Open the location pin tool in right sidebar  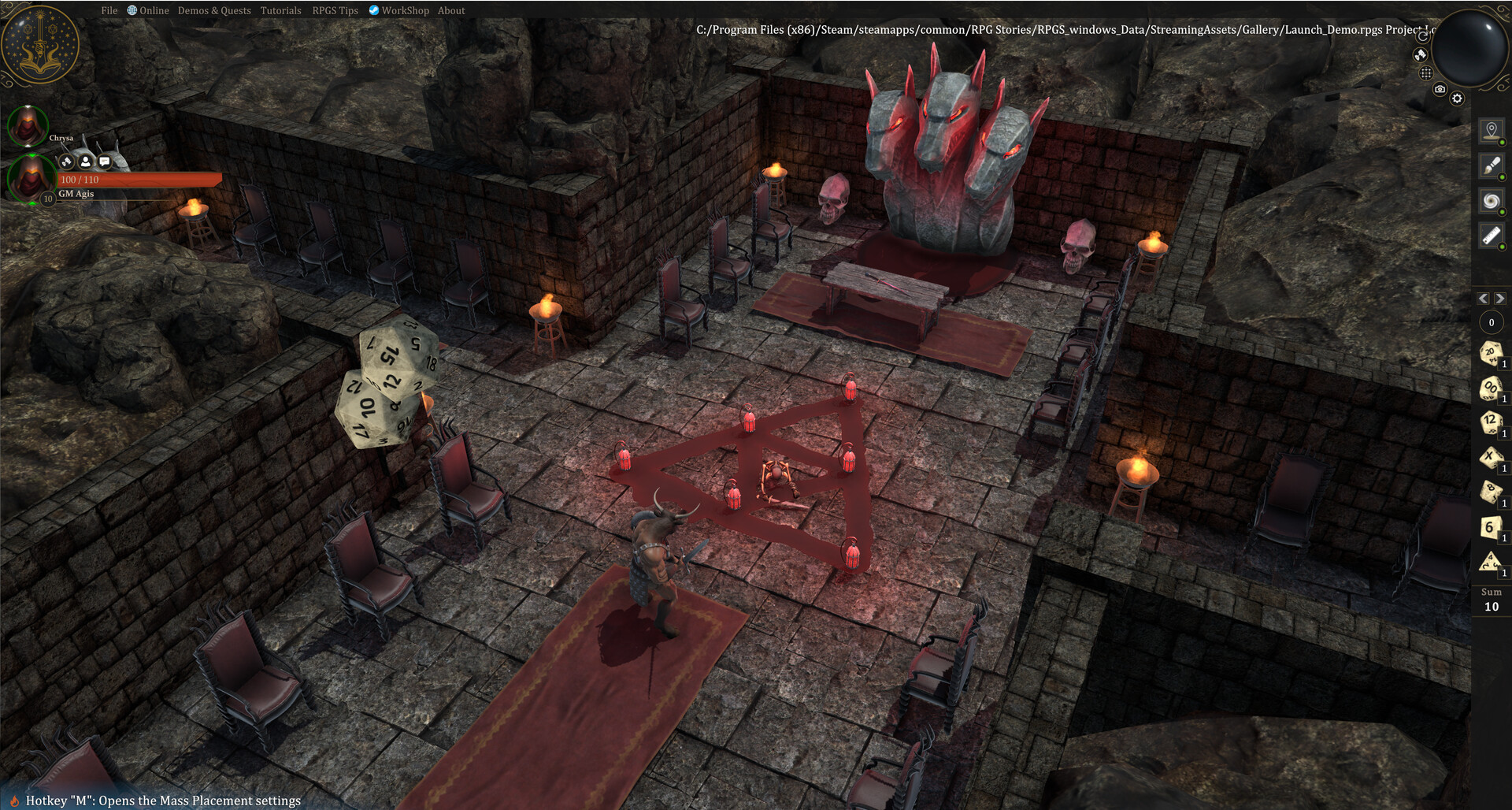click(x=1492, y=131)
